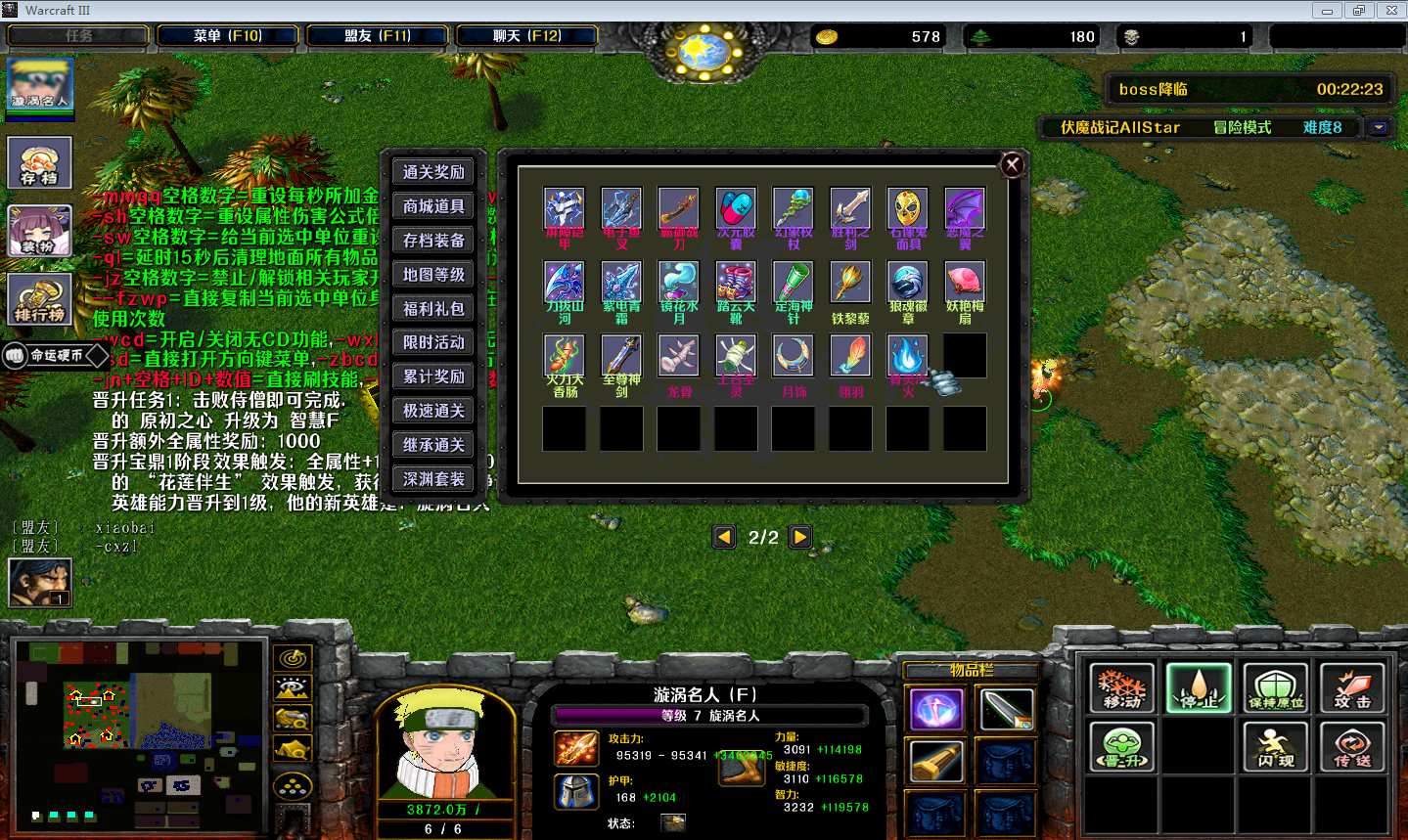Select the 存档装备 saved equipment tab
Viewport: 1408px width, 840px height.
pyautogui.click(x=433, y=241)
